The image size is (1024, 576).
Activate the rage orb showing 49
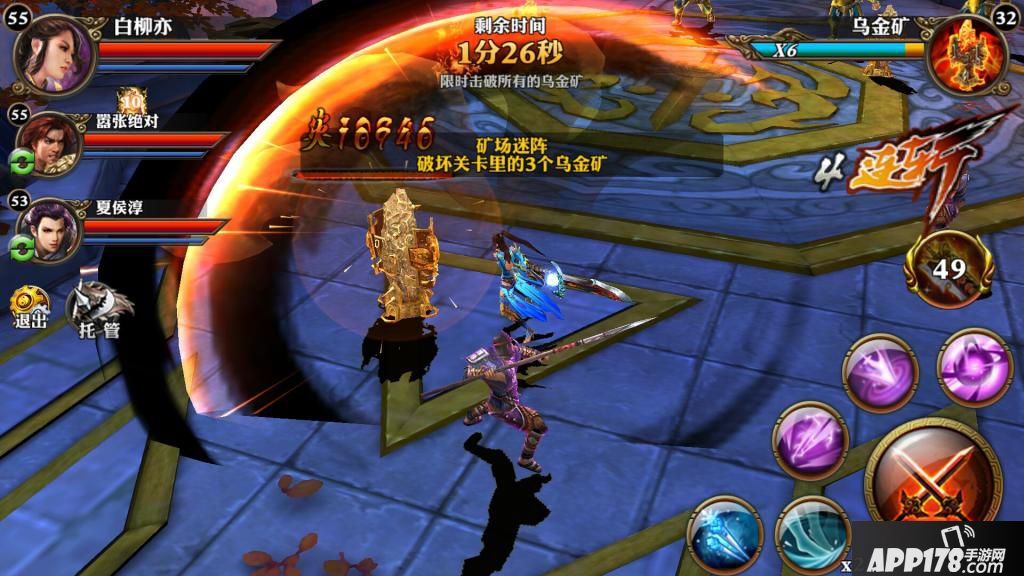(948, 268)
